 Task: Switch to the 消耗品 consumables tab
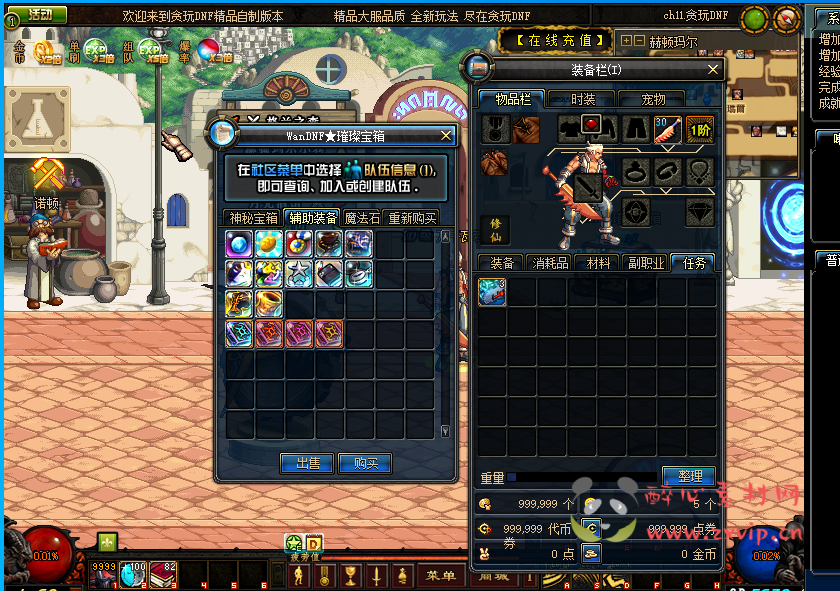[550, 263]
